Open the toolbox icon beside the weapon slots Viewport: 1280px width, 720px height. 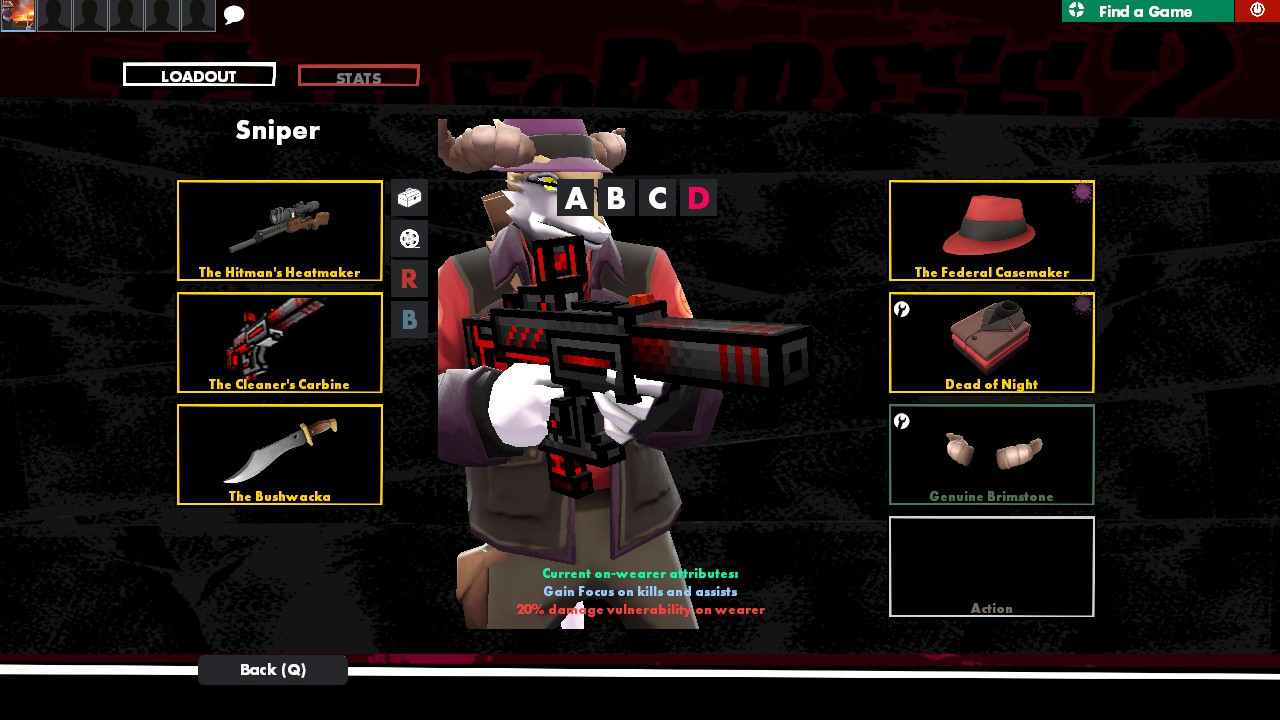[409, 198]
